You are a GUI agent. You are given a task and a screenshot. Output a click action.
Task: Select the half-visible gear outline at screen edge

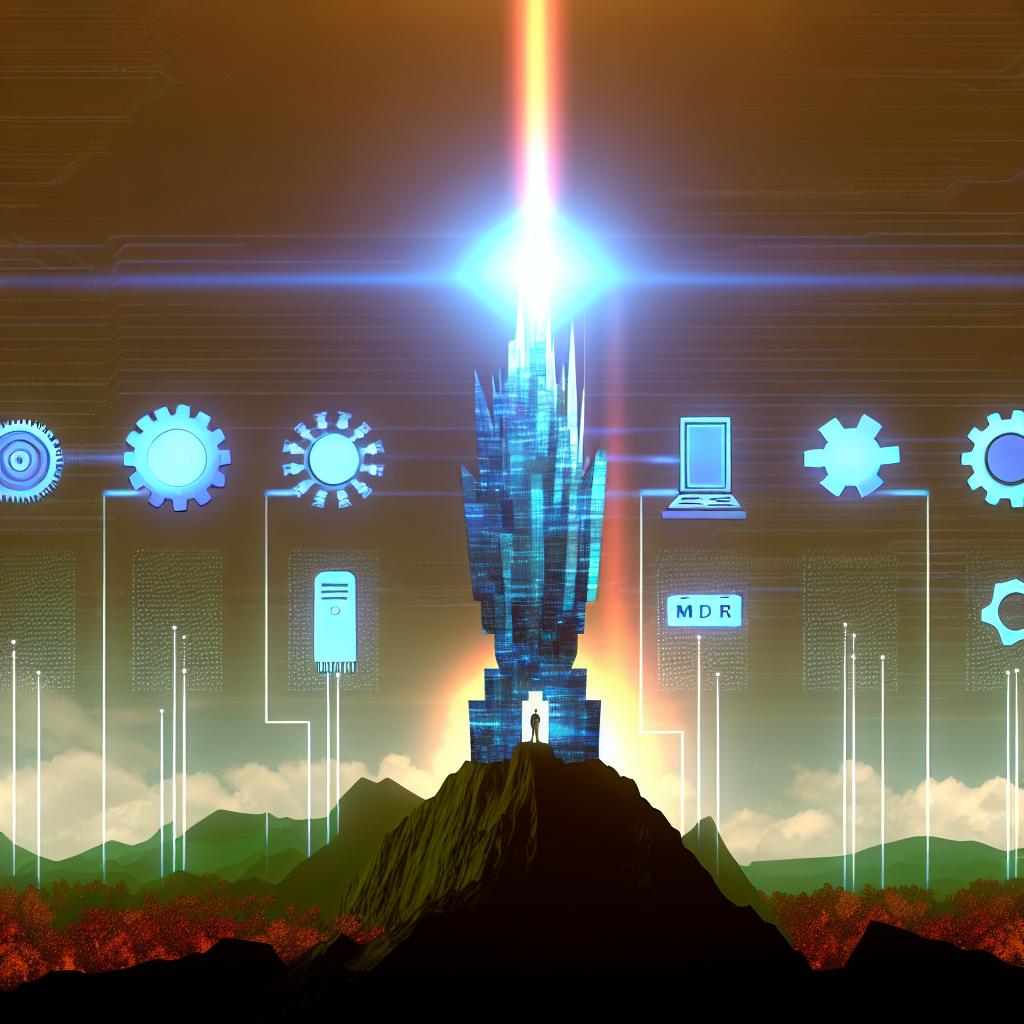point(1005,613)
